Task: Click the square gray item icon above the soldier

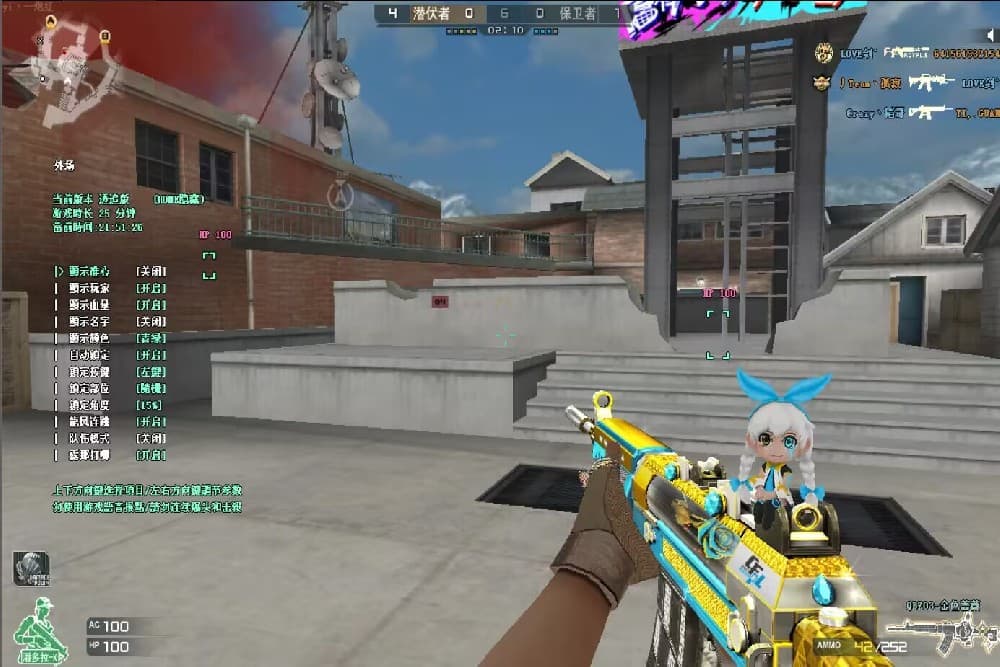Action: [x=30, y=568]
